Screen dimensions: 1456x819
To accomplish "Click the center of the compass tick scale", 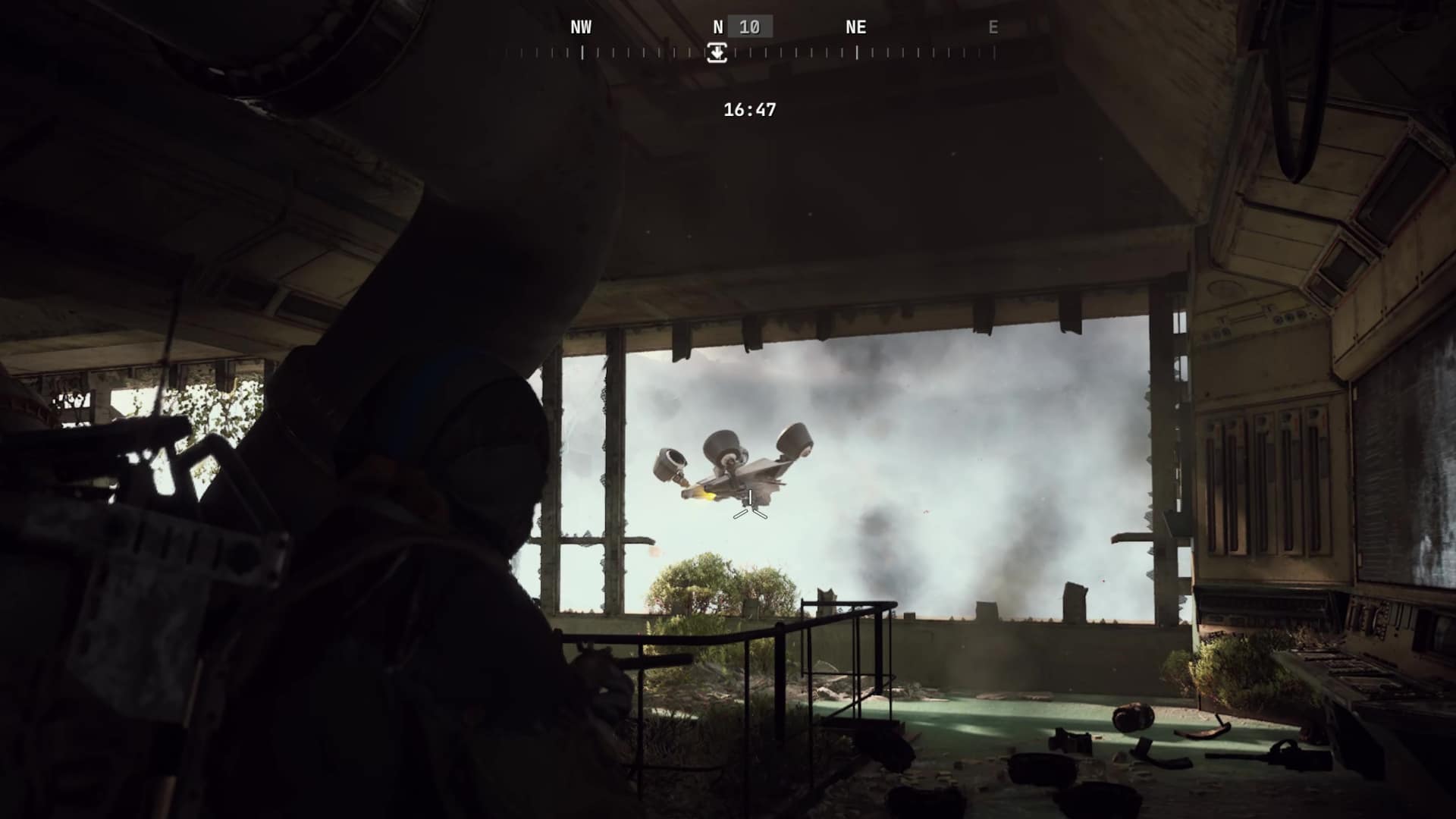I will pyautogui.click(x=747, y=53).
